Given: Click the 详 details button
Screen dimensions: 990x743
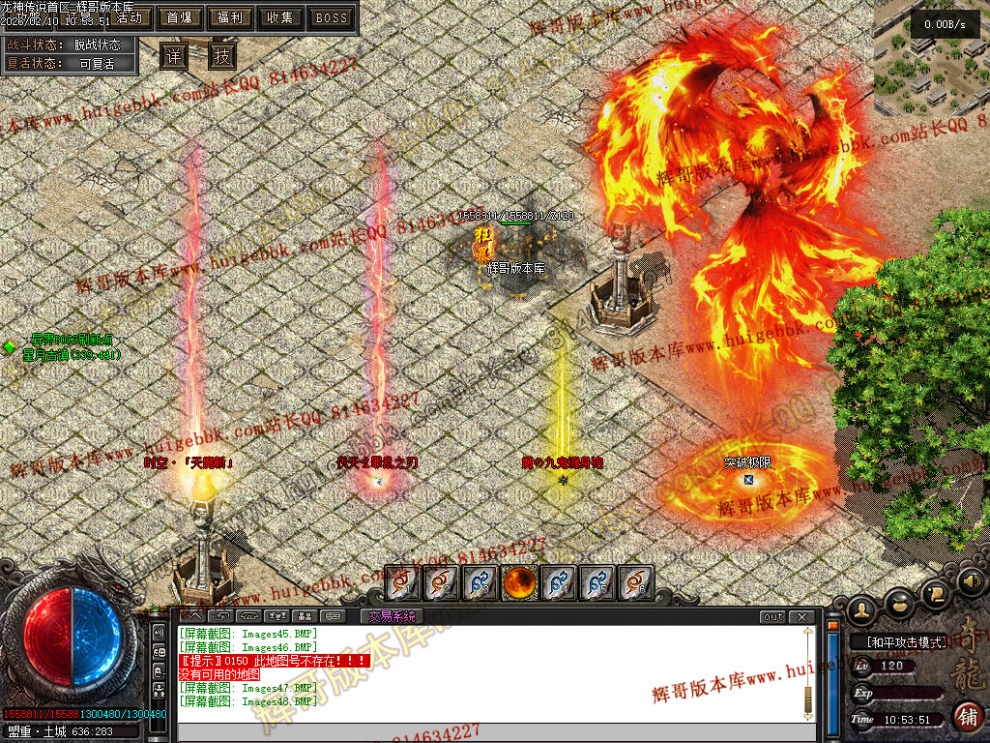Looking at the screenshot, I should (174, 56).
